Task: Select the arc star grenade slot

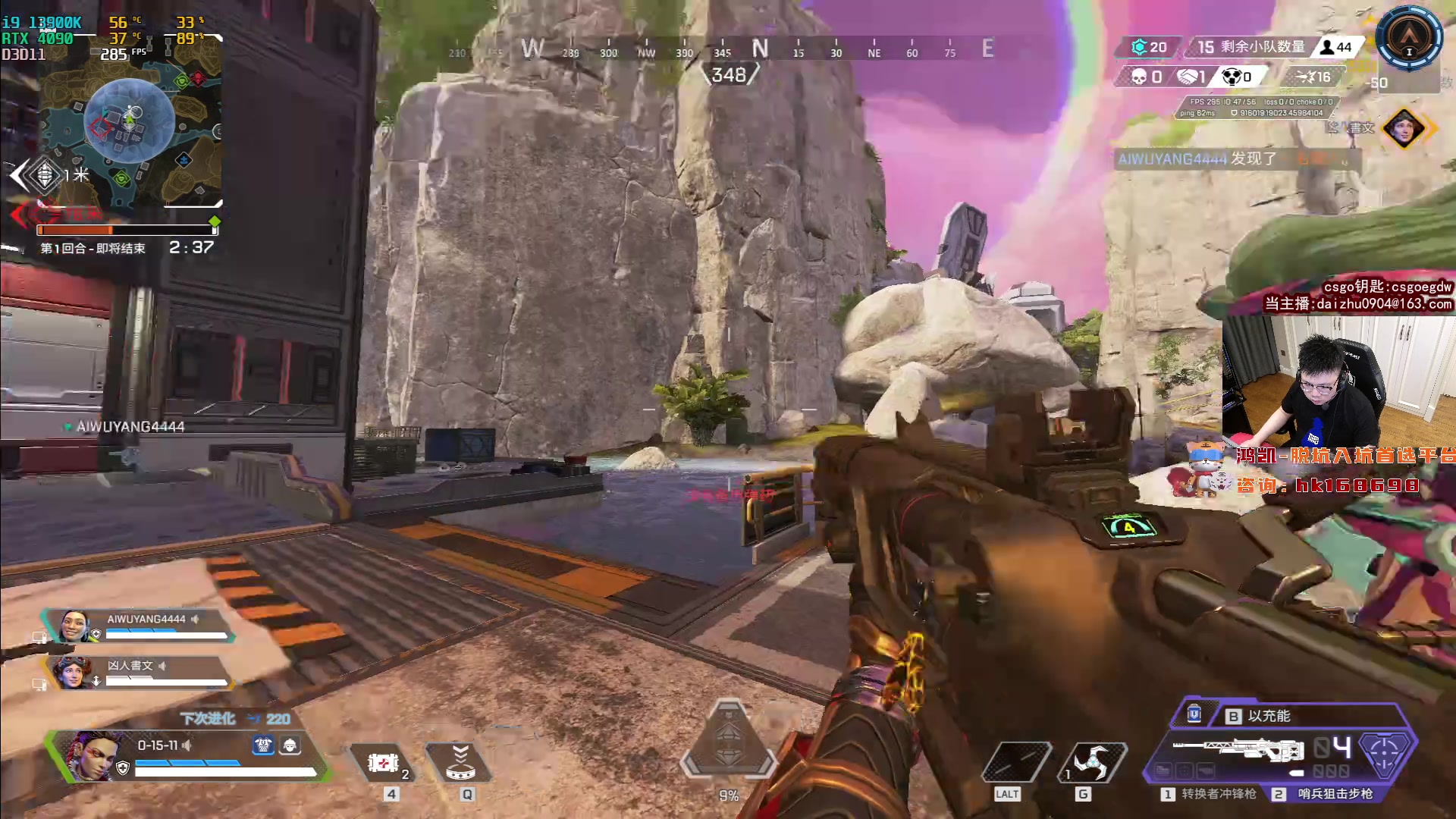Action: tap(1092, 761)
